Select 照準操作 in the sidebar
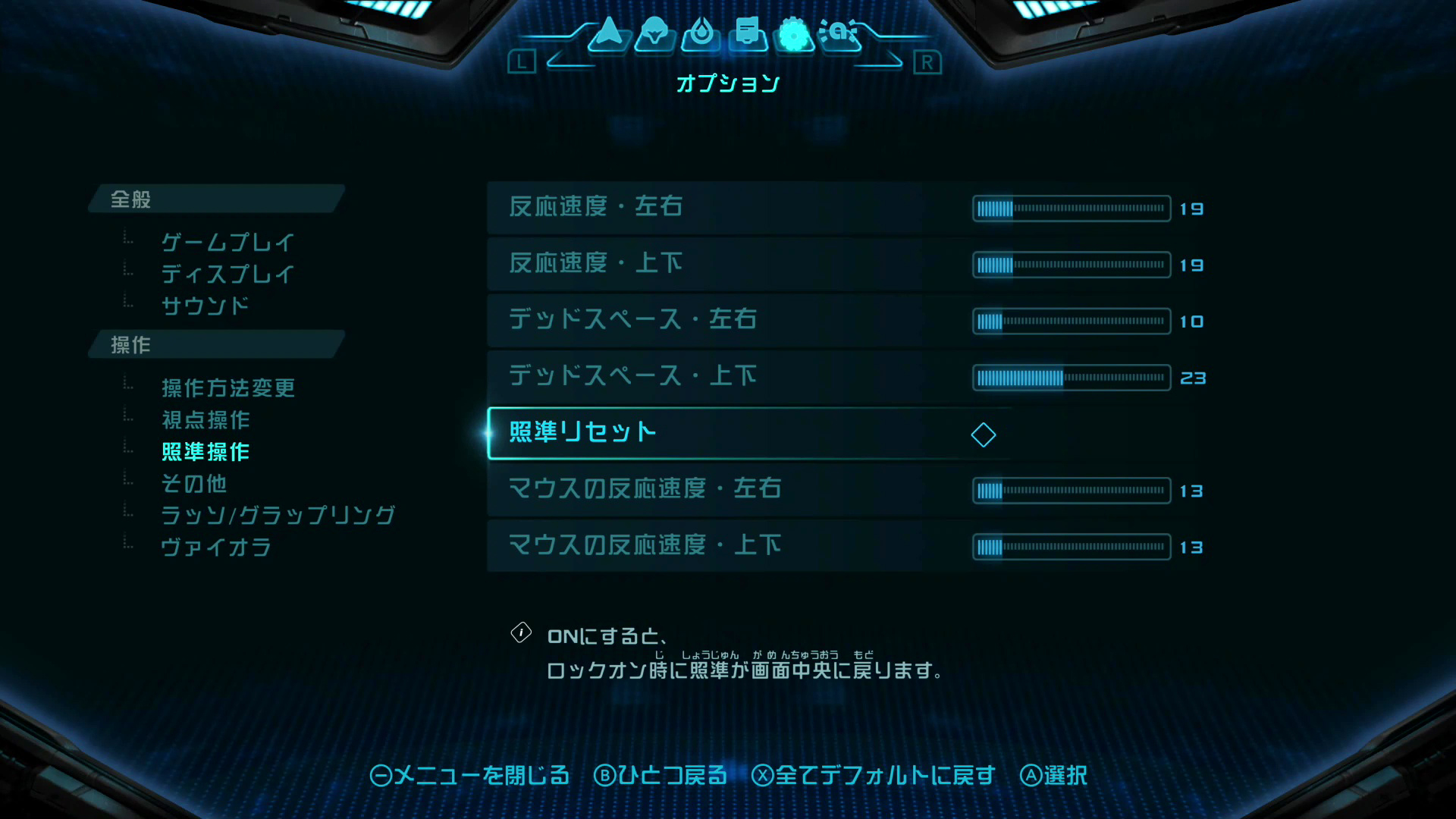The height and width of the screenshot is (819, 1456). pyautogui.click(x=205, y=452)
